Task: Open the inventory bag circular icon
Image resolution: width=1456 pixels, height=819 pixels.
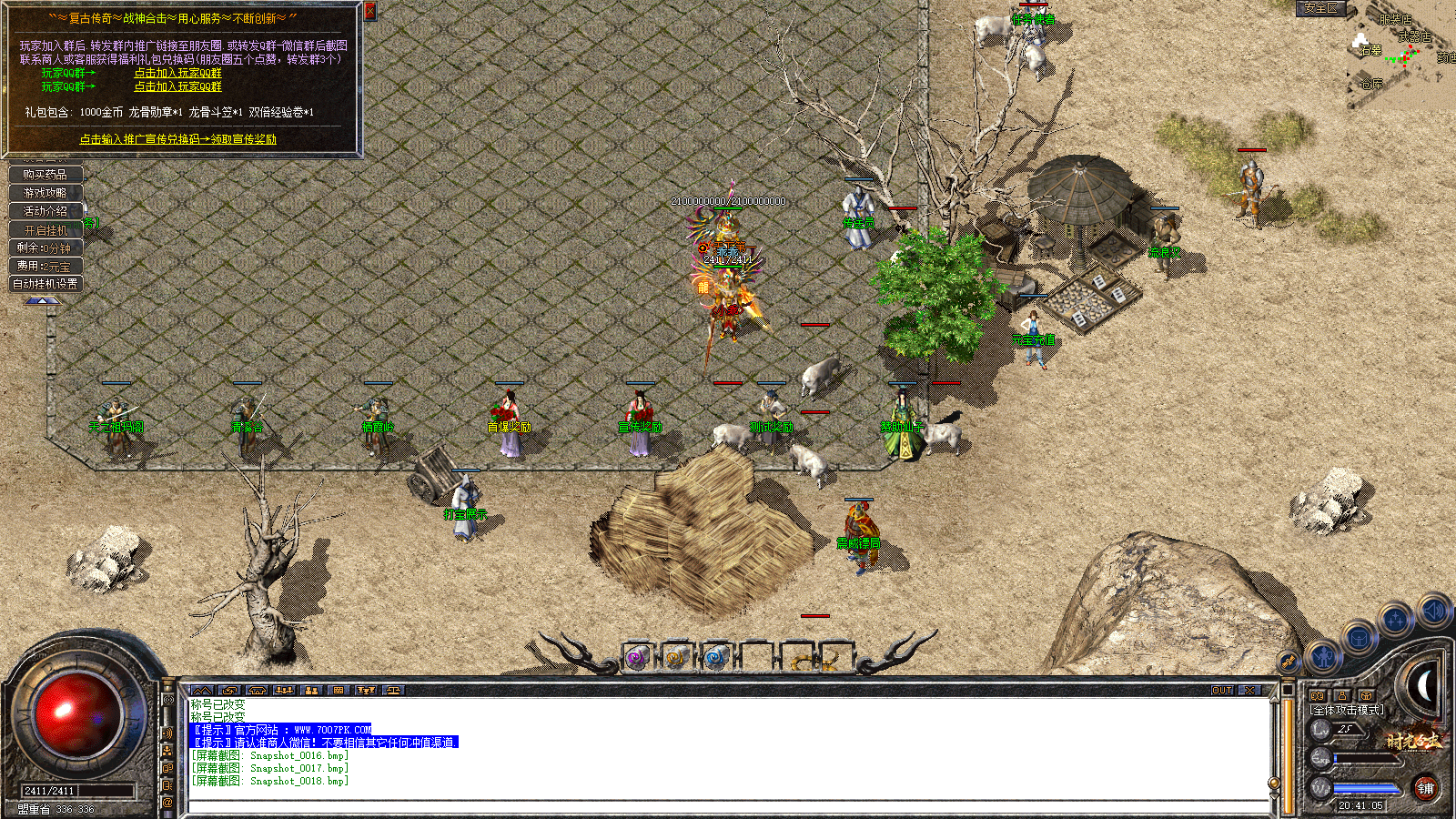Action: click(x=1359, y=638)
